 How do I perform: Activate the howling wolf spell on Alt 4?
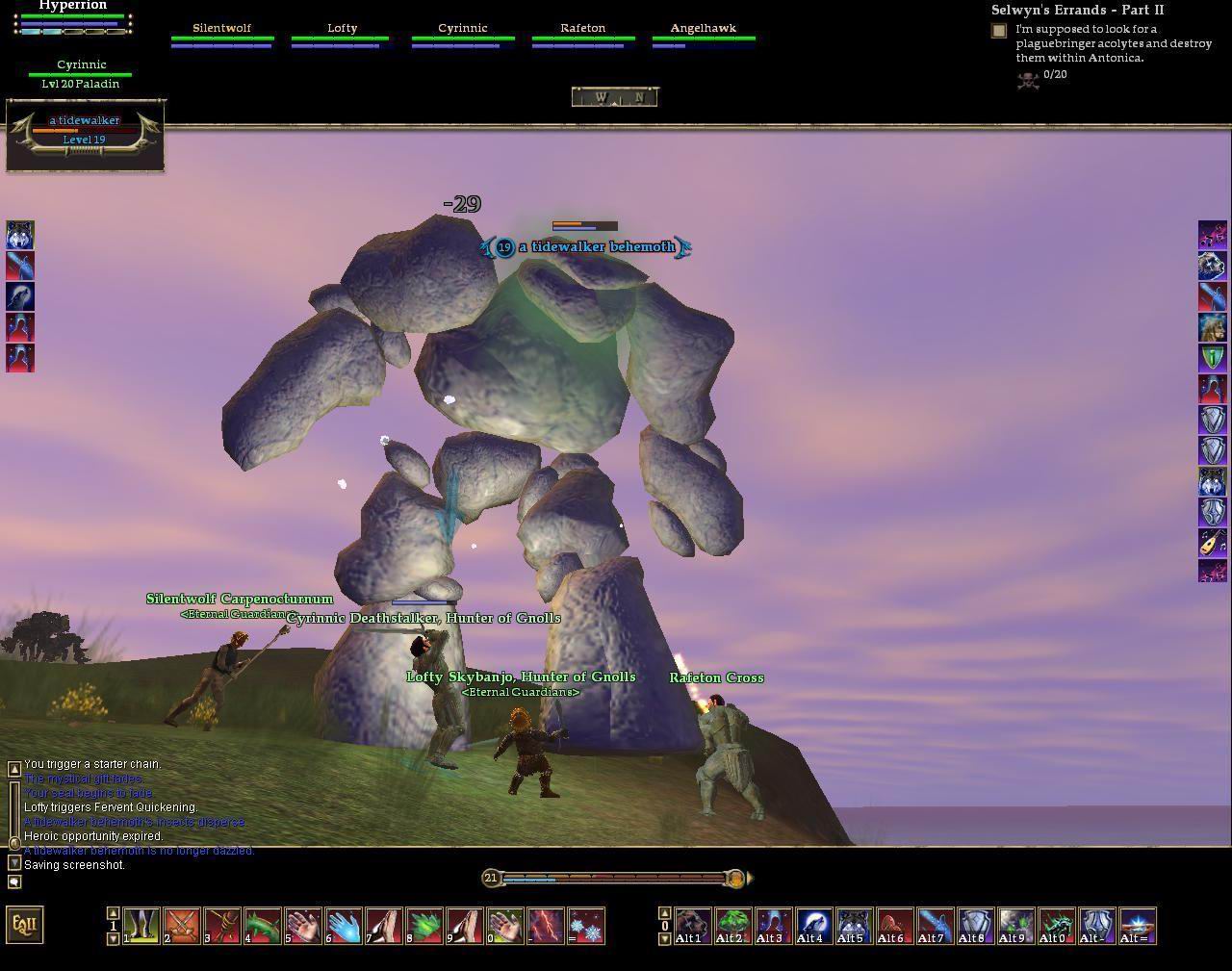813,926
